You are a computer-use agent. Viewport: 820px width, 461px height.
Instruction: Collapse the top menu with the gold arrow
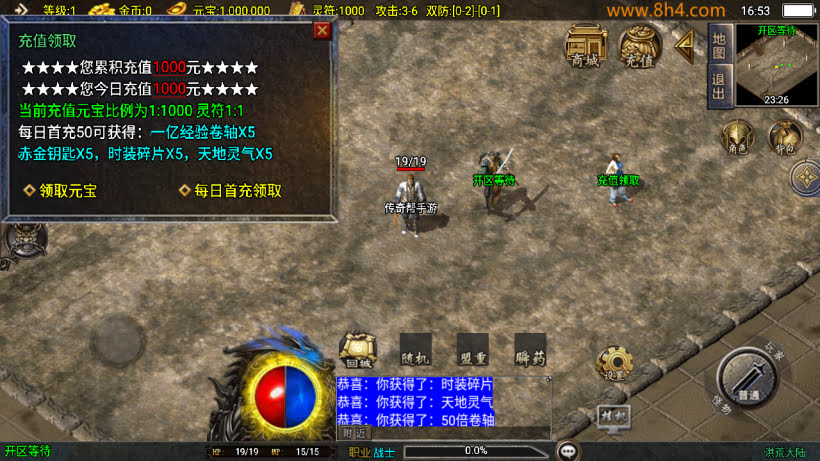(x=685, y=45)
